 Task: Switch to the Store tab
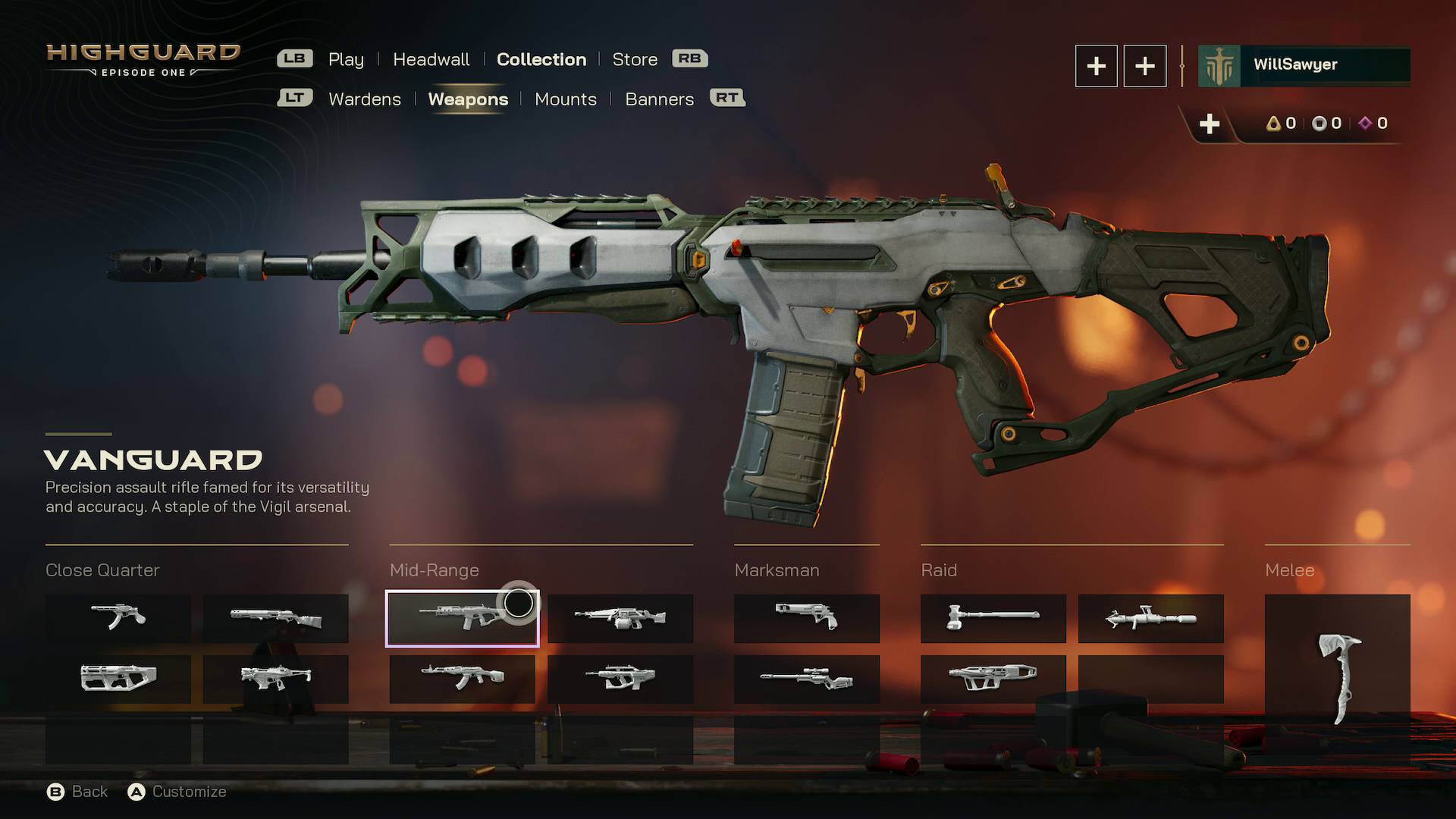[635, 59]
